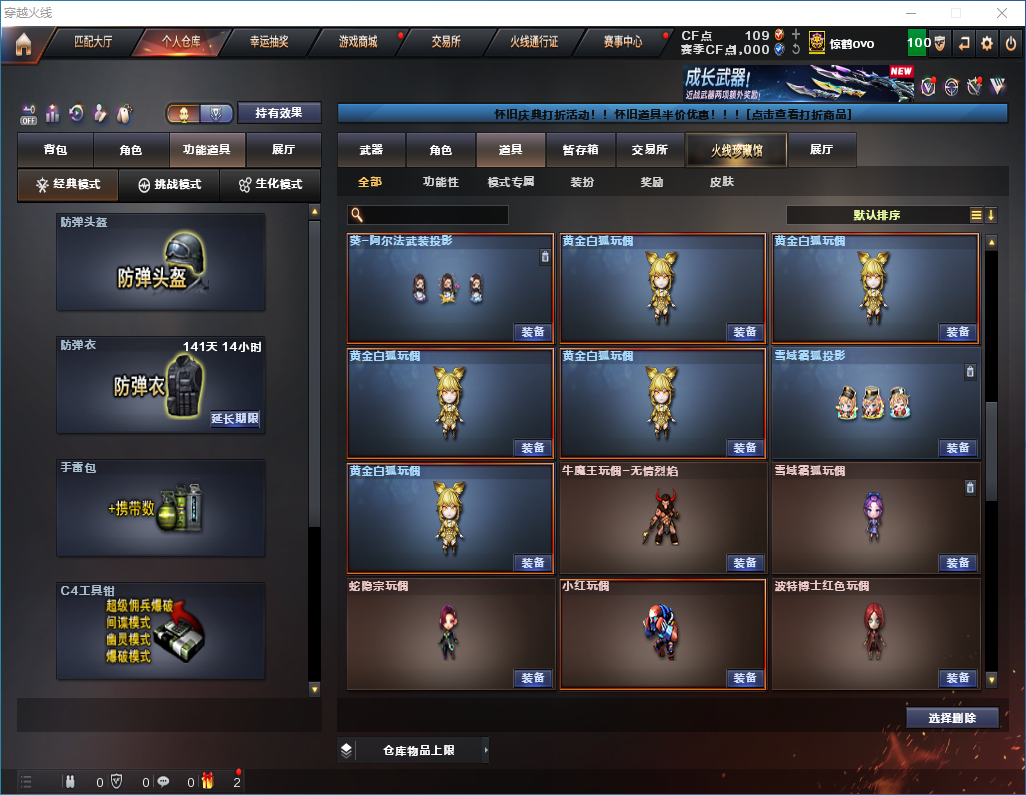Viewport: 1026px width, 795px height.
Task: Open the 匹配大厅 lobby tab
Action: click(92, 42)
